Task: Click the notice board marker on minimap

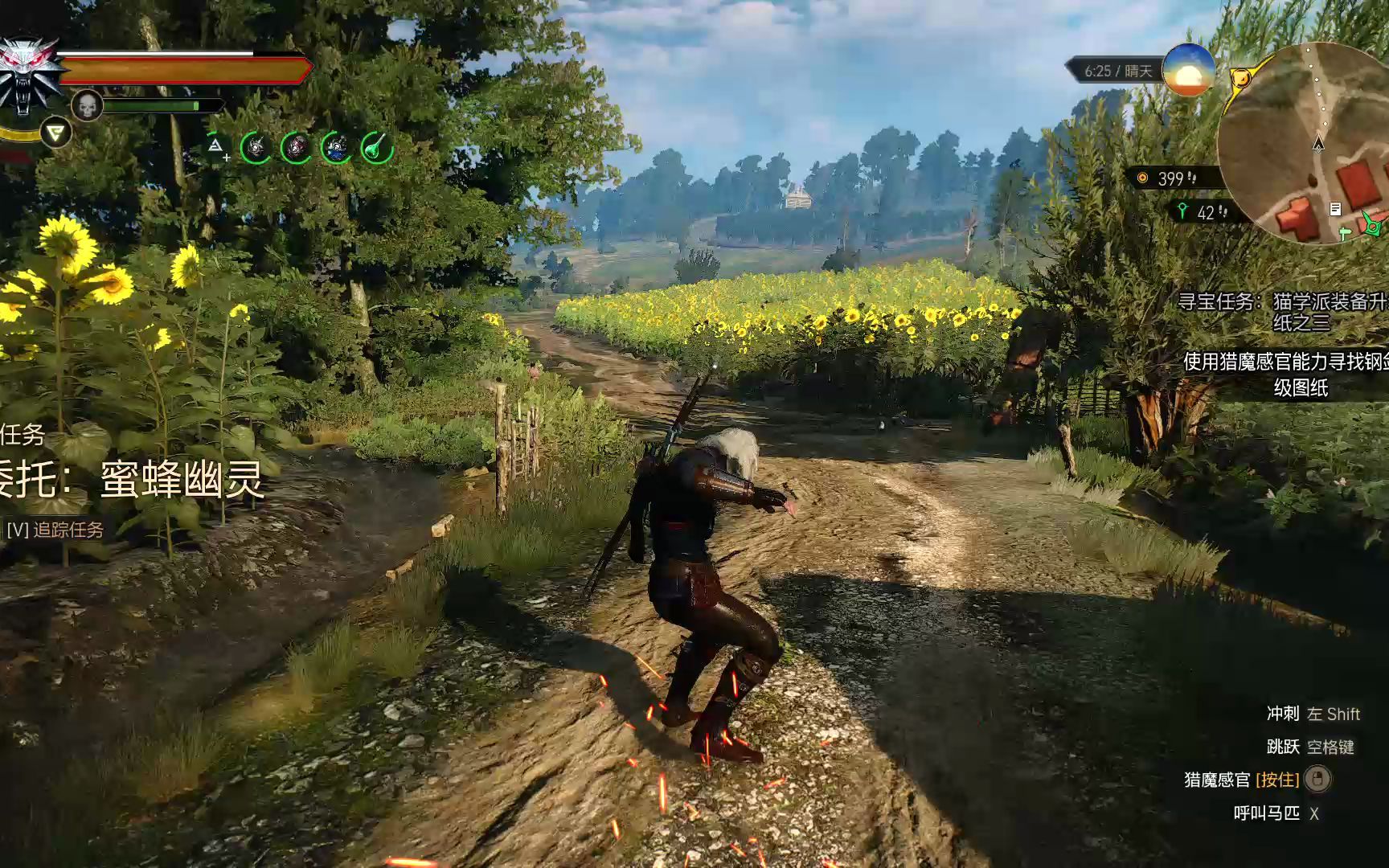Action: coord(1335,209)
